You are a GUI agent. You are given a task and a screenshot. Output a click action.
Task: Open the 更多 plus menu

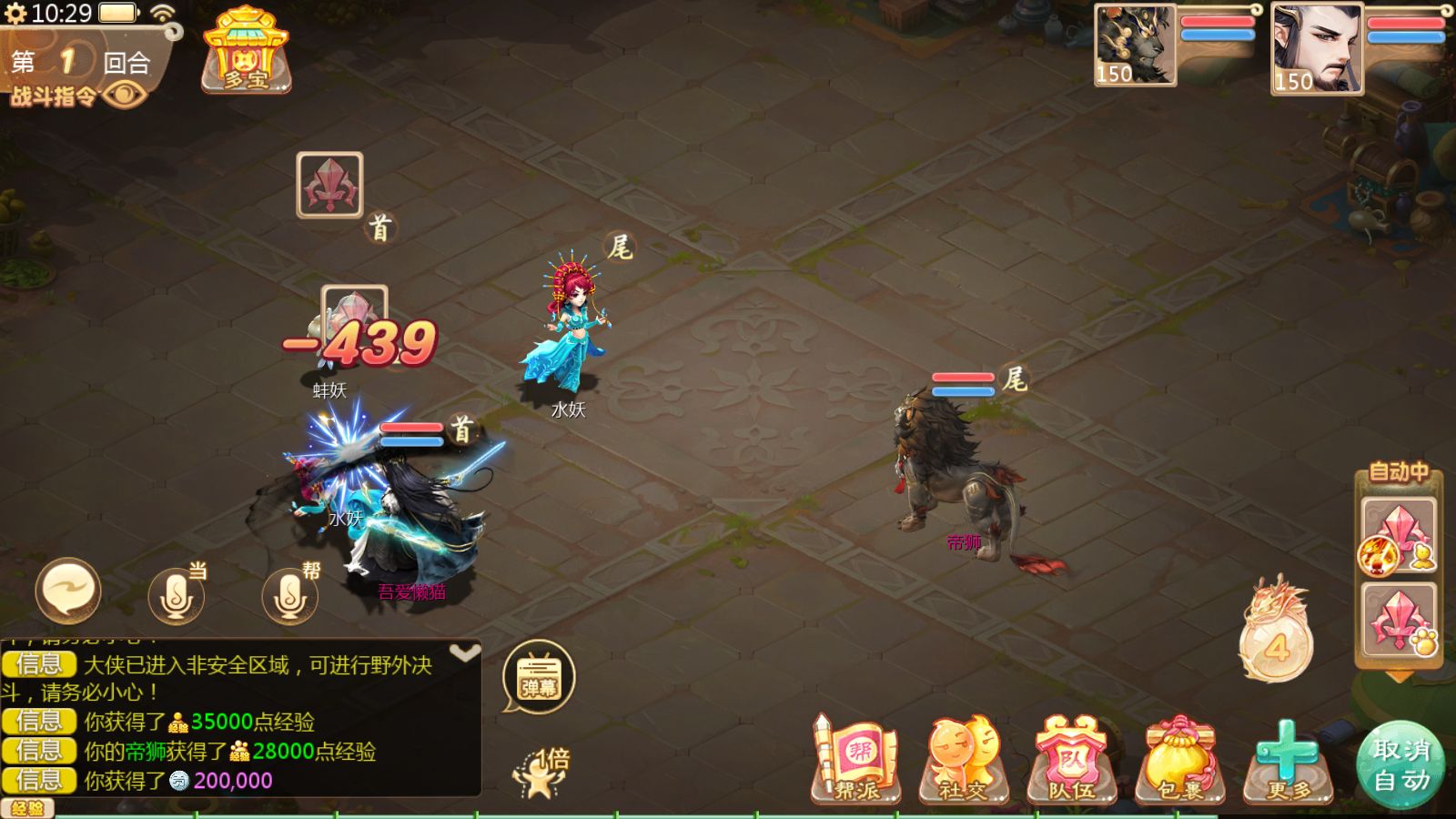pos(1287,763)
